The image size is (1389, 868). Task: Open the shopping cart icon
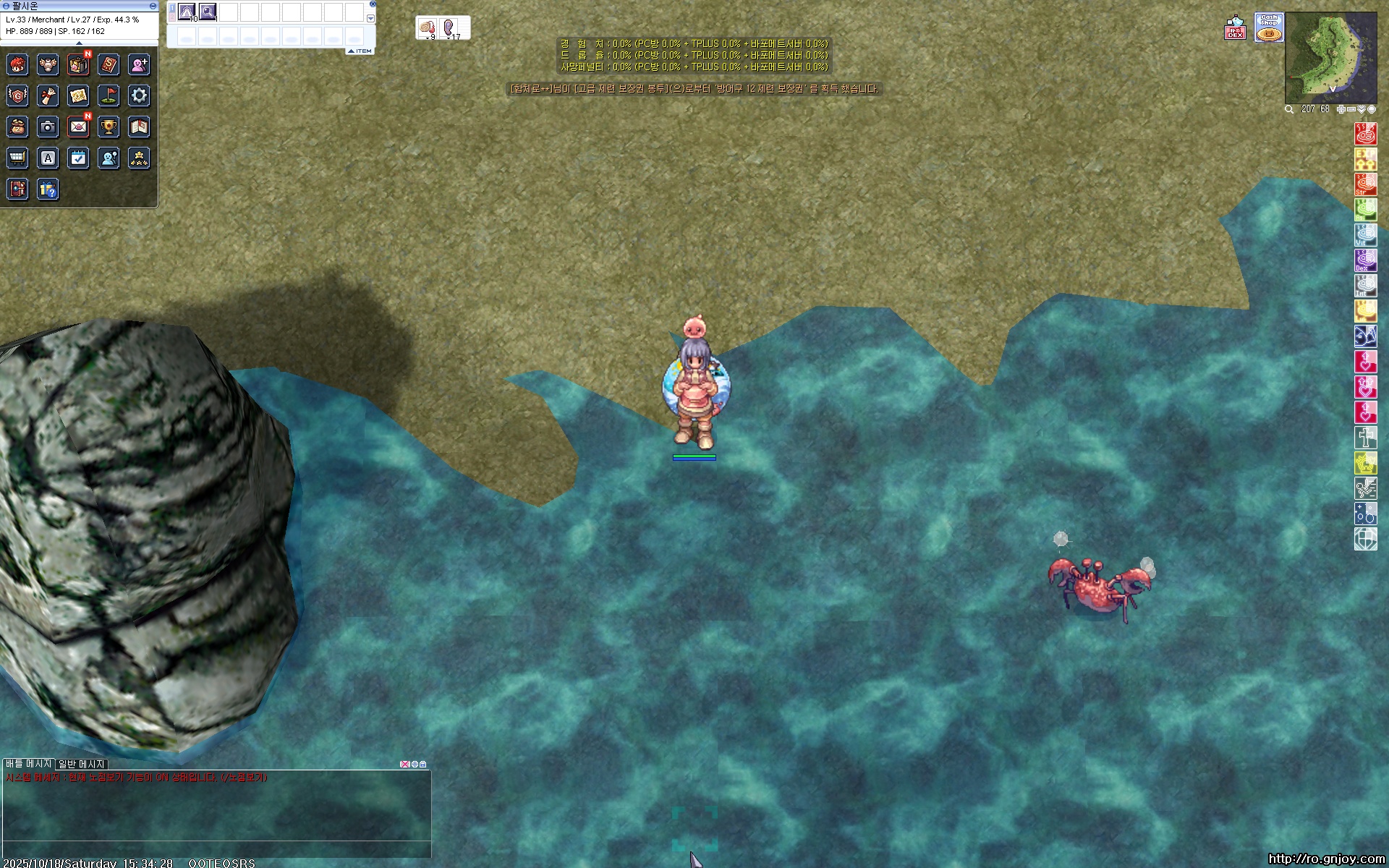click(17, 158)
